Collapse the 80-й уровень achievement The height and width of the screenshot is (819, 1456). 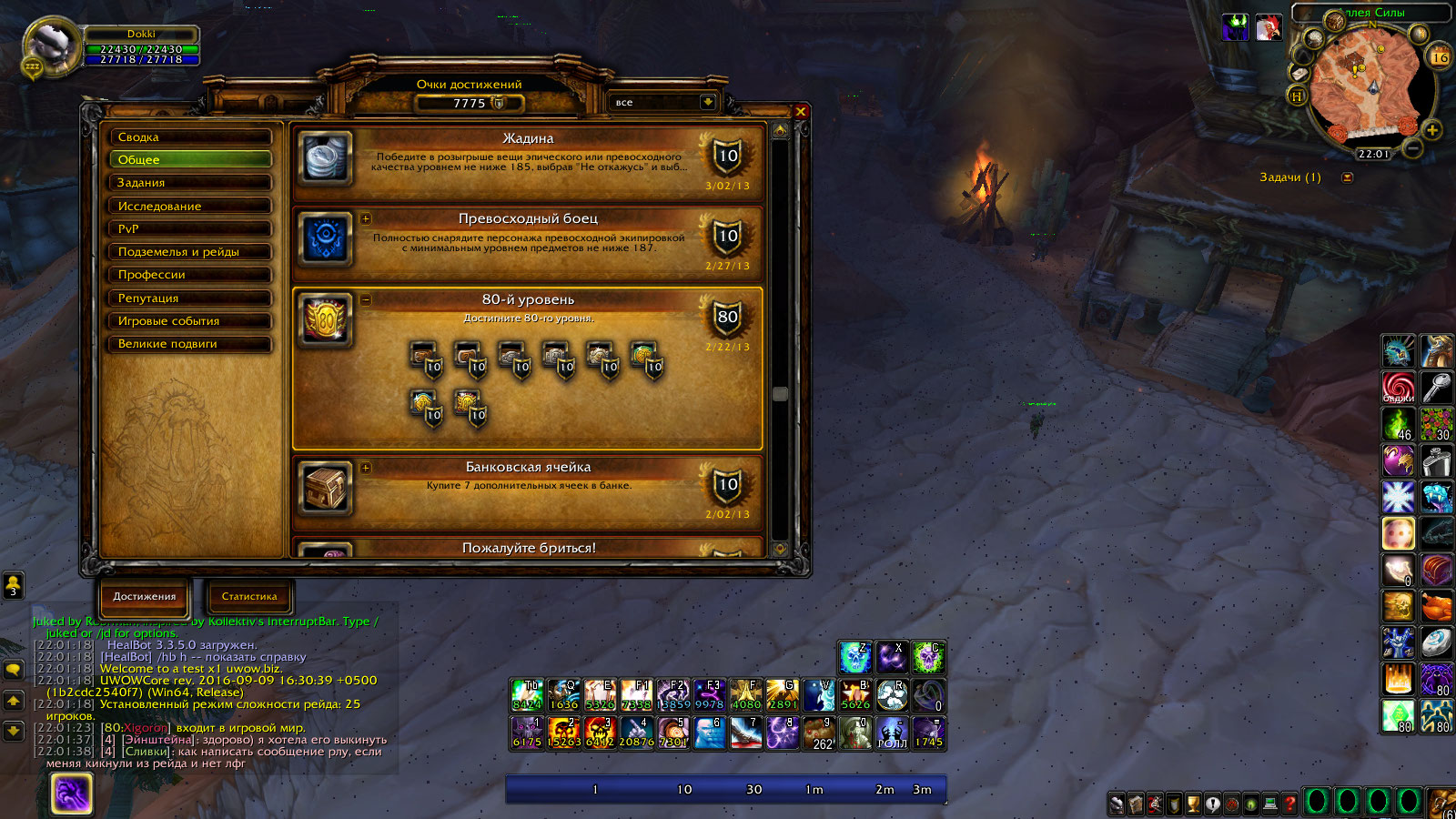tap(366, 299)
